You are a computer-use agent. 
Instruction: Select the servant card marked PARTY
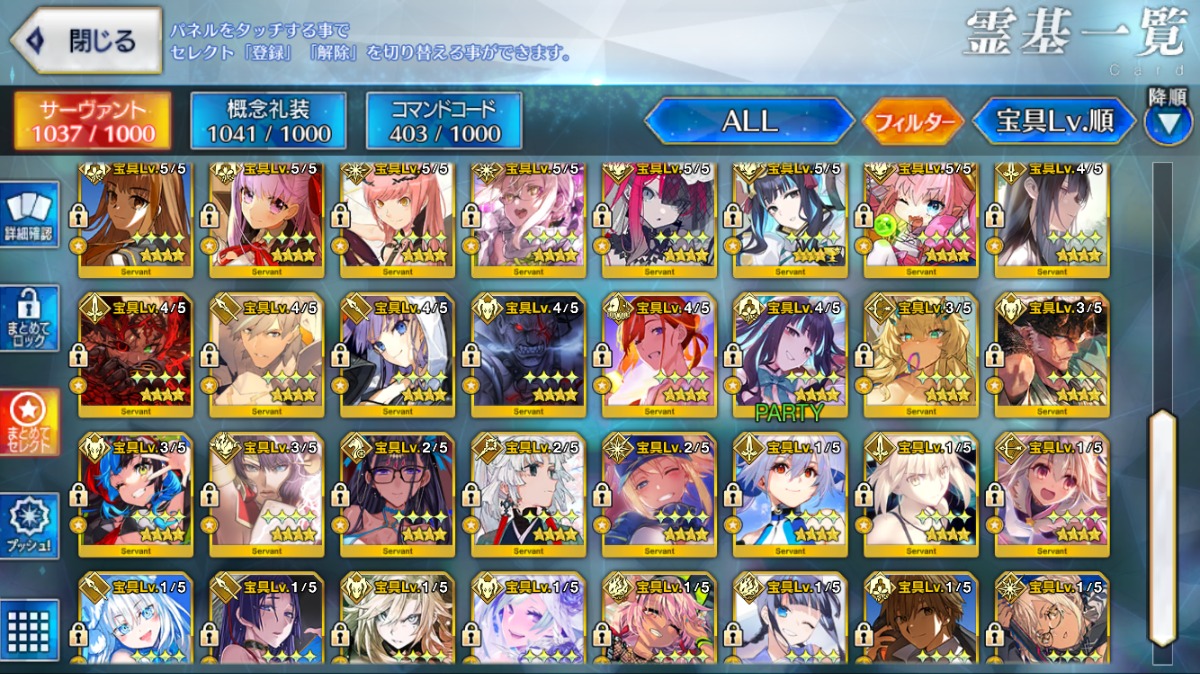tap(790, 355)
